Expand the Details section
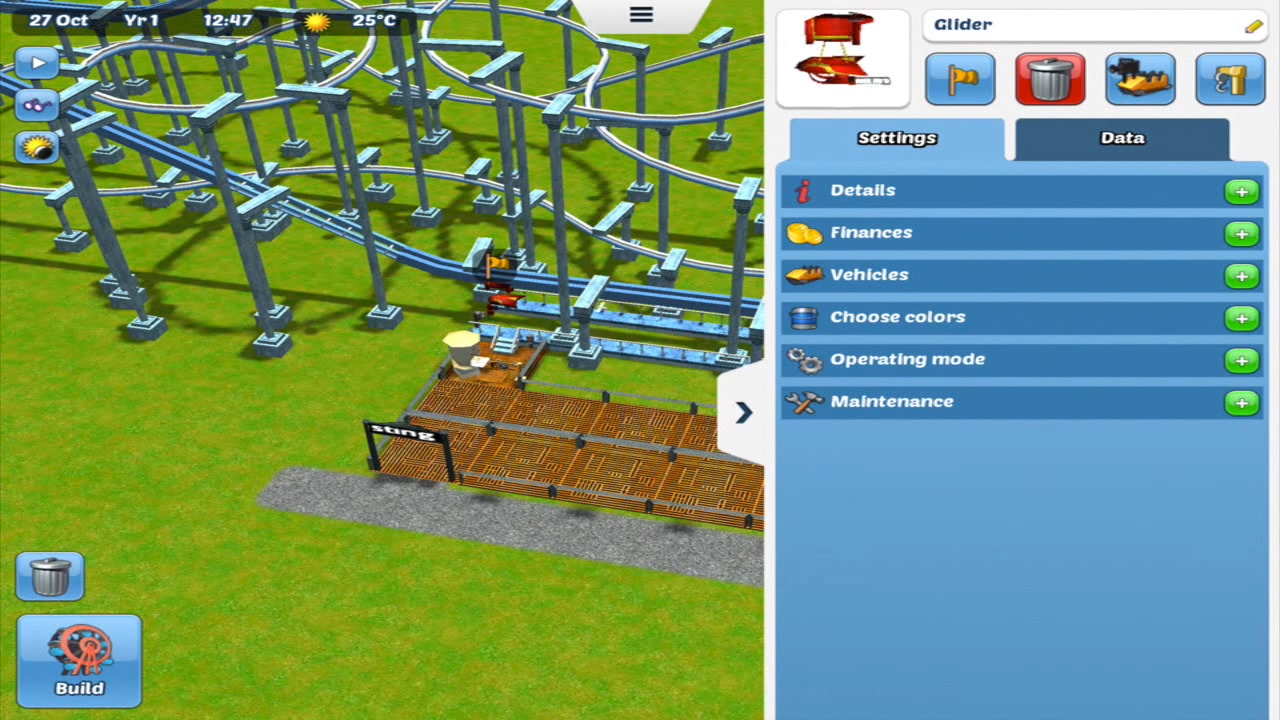Screen dimensions: 1280x720 coord(1241,191)
